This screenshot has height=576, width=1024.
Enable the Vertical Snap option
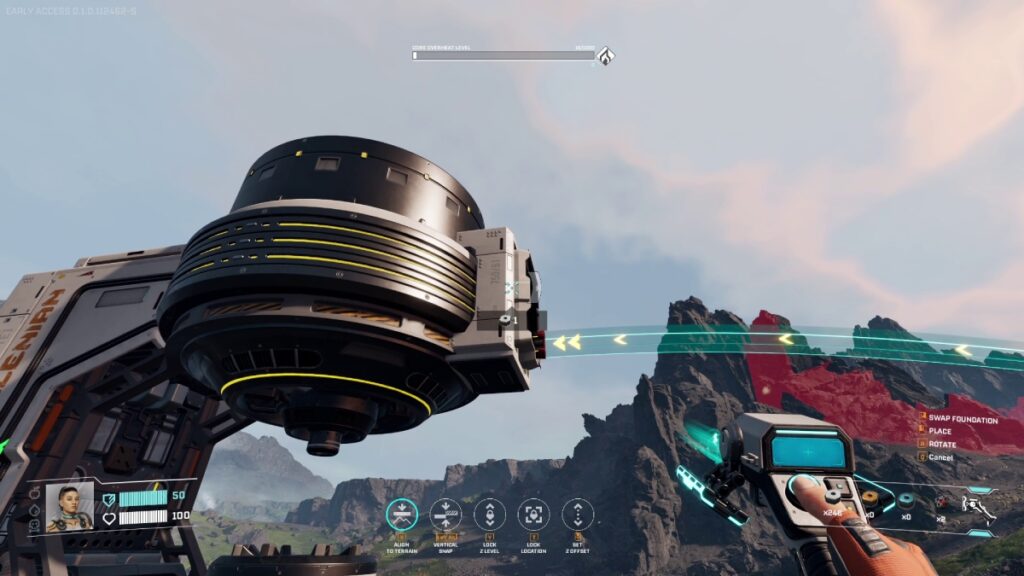[446, 514]
